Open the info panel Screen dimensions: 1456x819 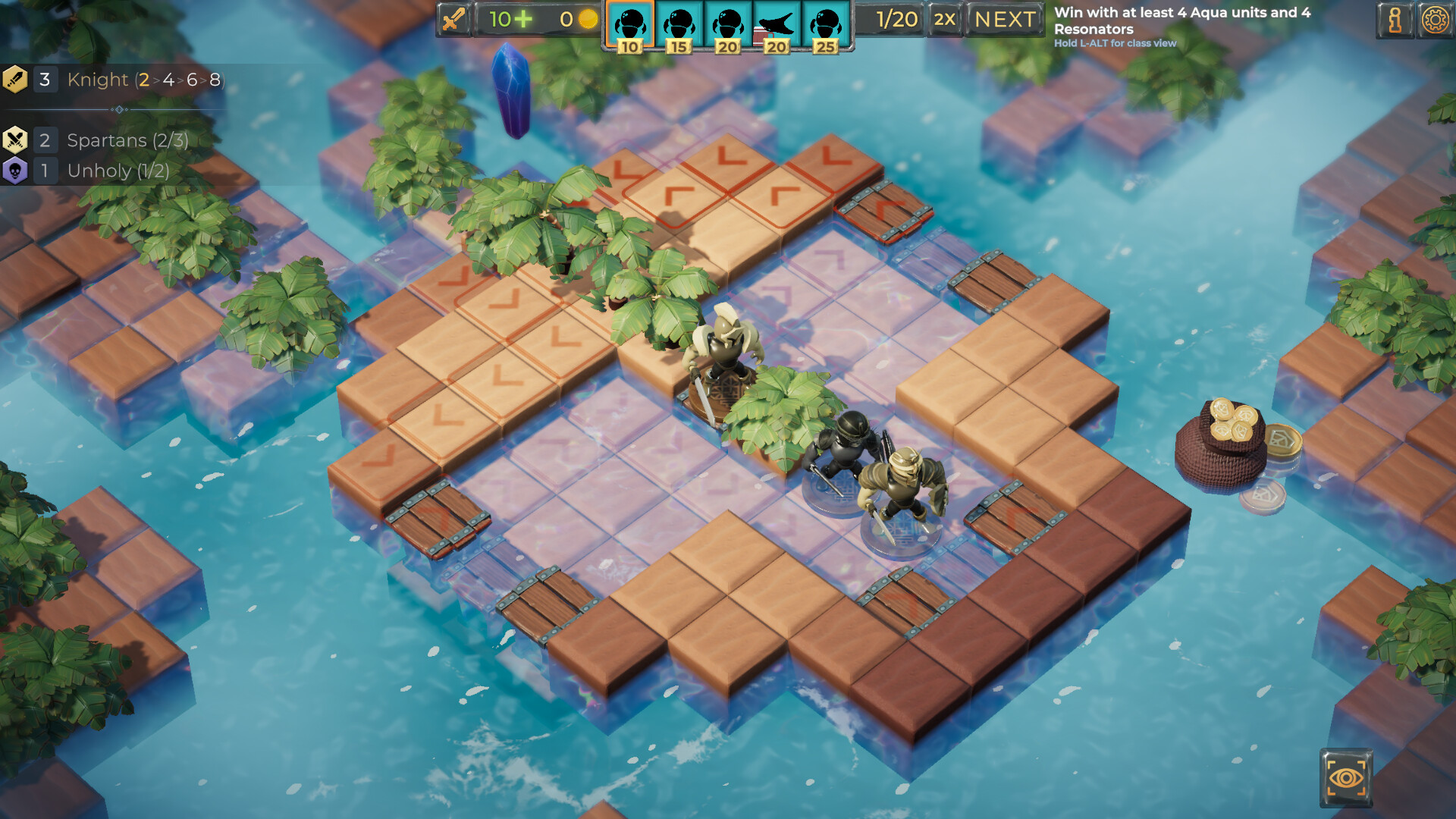point(1395,19)
